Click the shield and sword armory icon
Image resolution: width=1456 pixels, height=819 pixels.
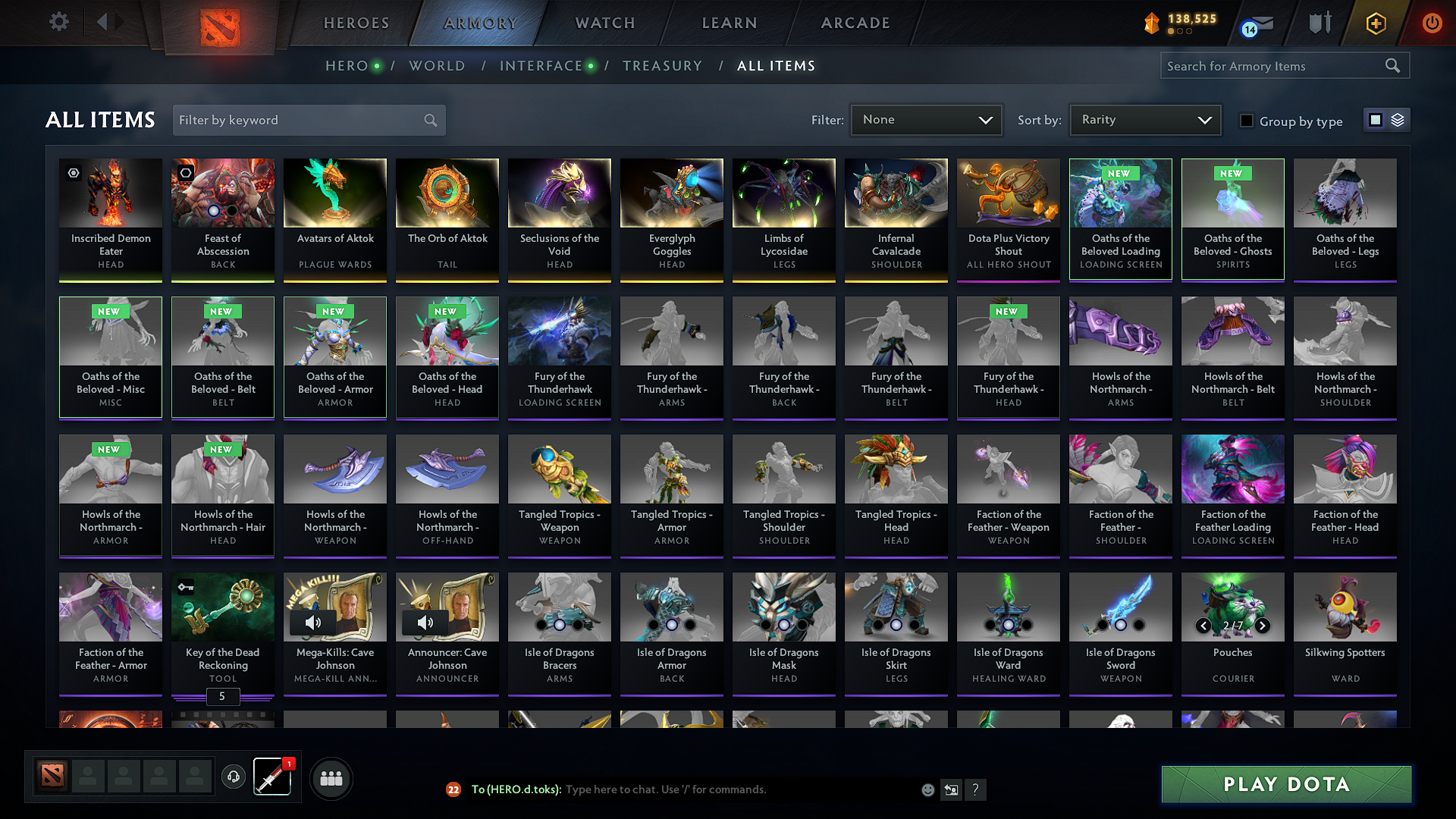point(1319,23)
